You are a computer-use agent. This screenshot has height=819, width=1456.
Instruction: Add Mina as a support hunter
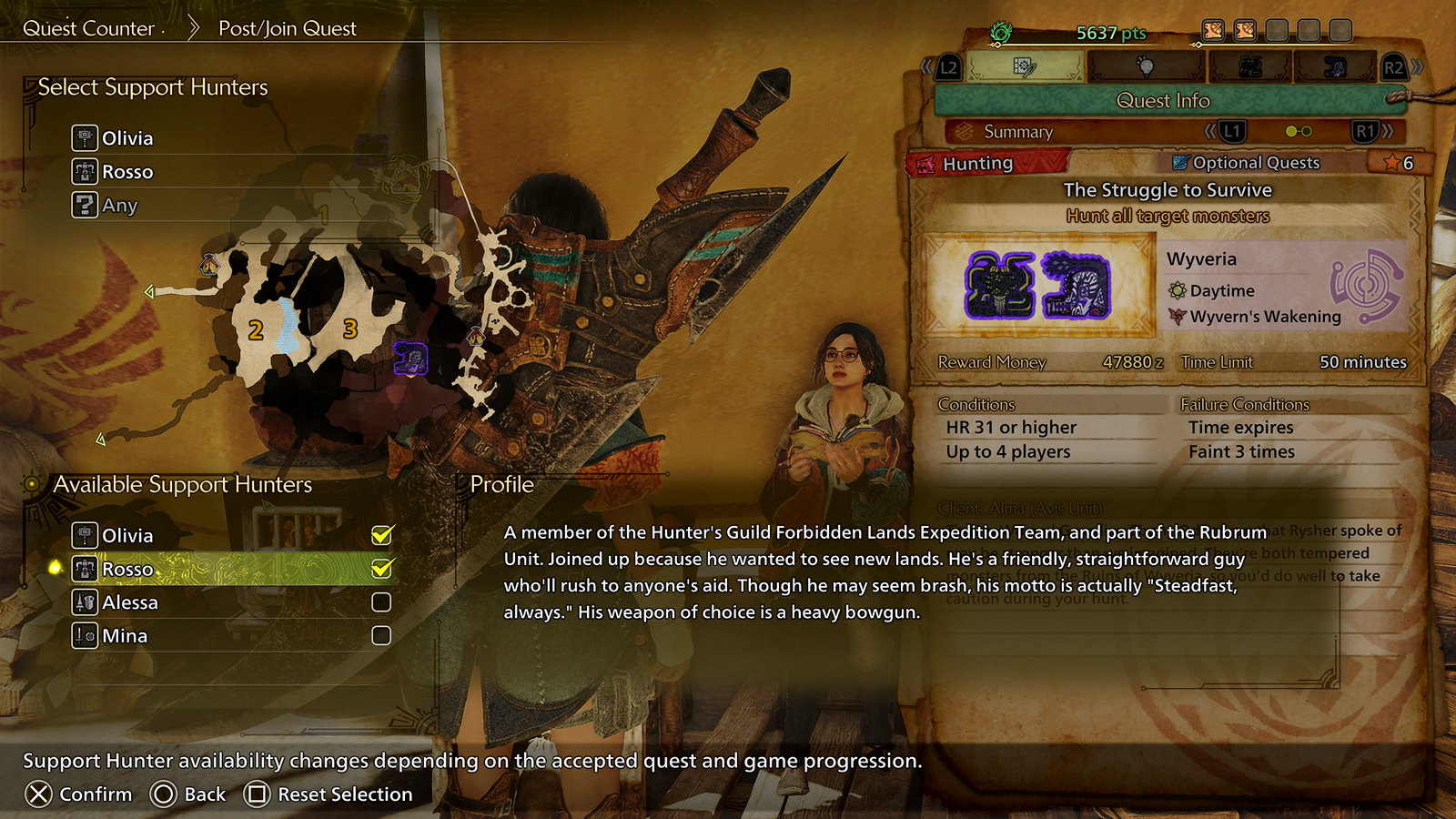[125, 636]
